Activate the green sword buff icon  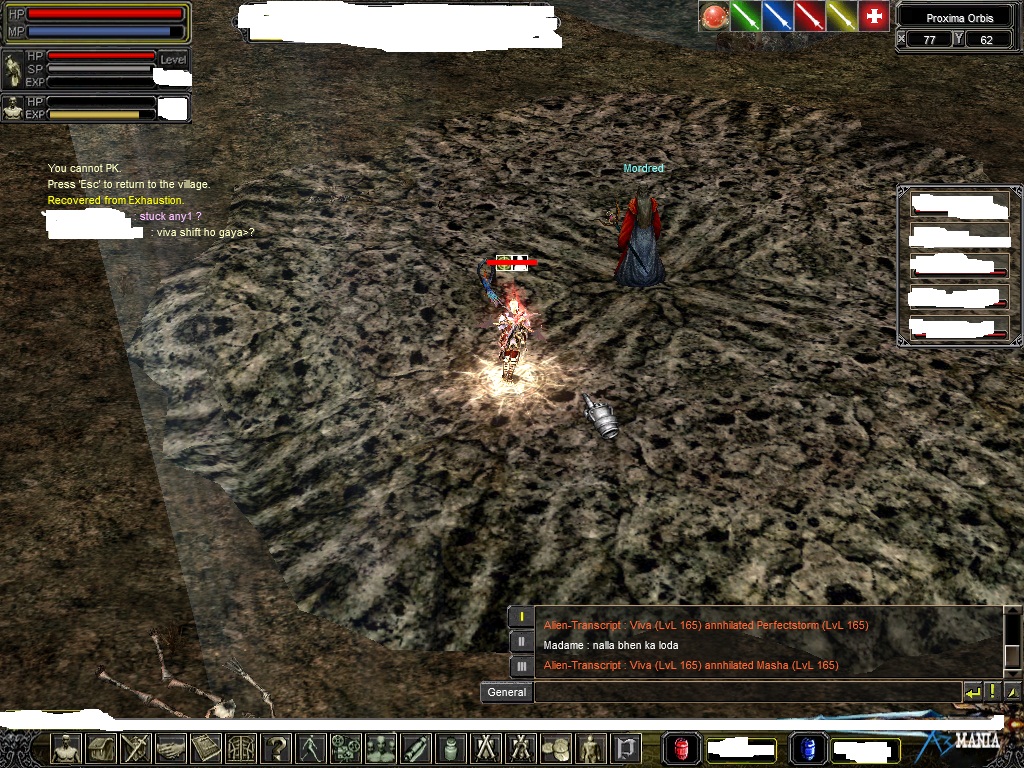pos(745,16)
